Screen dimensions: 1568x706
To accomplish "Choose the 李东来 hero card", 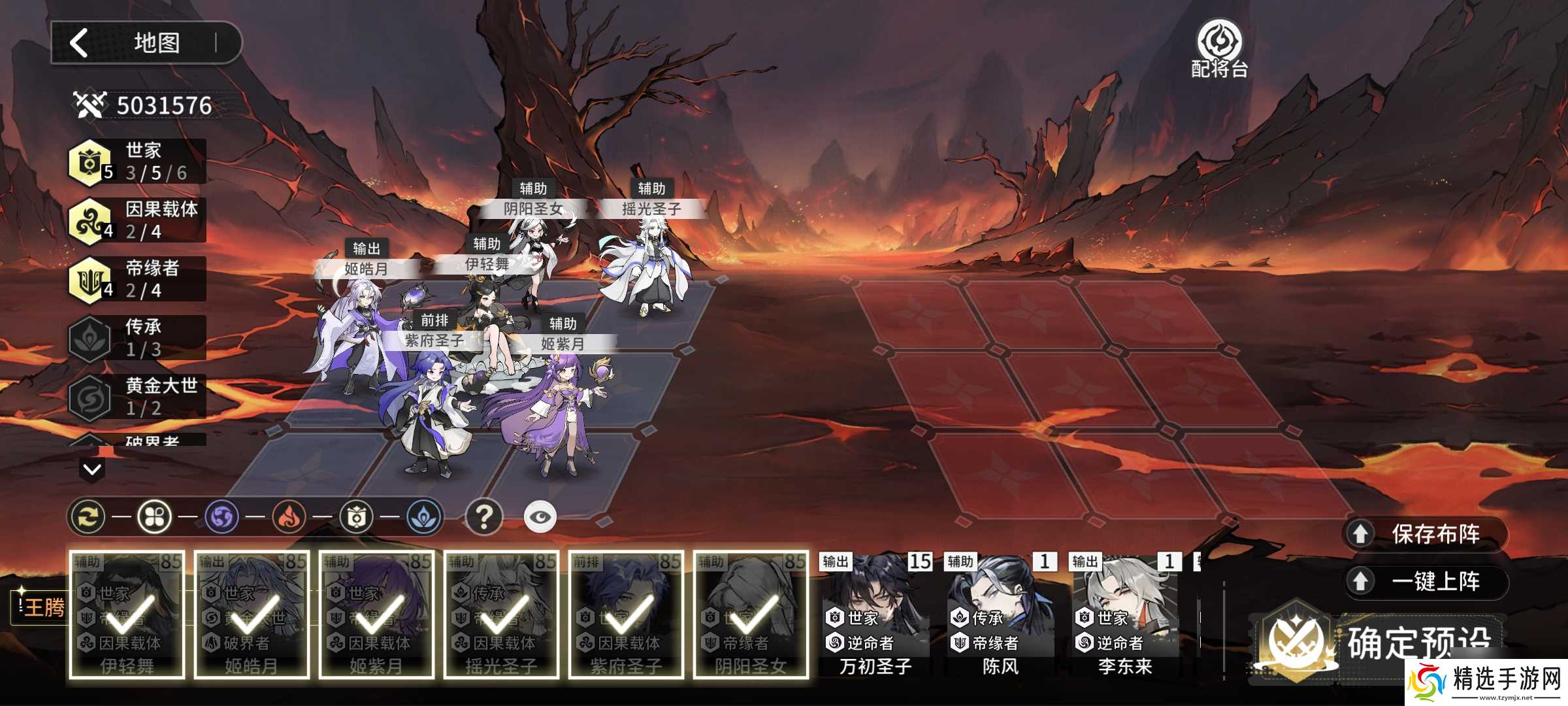I will click(1125, 614).
